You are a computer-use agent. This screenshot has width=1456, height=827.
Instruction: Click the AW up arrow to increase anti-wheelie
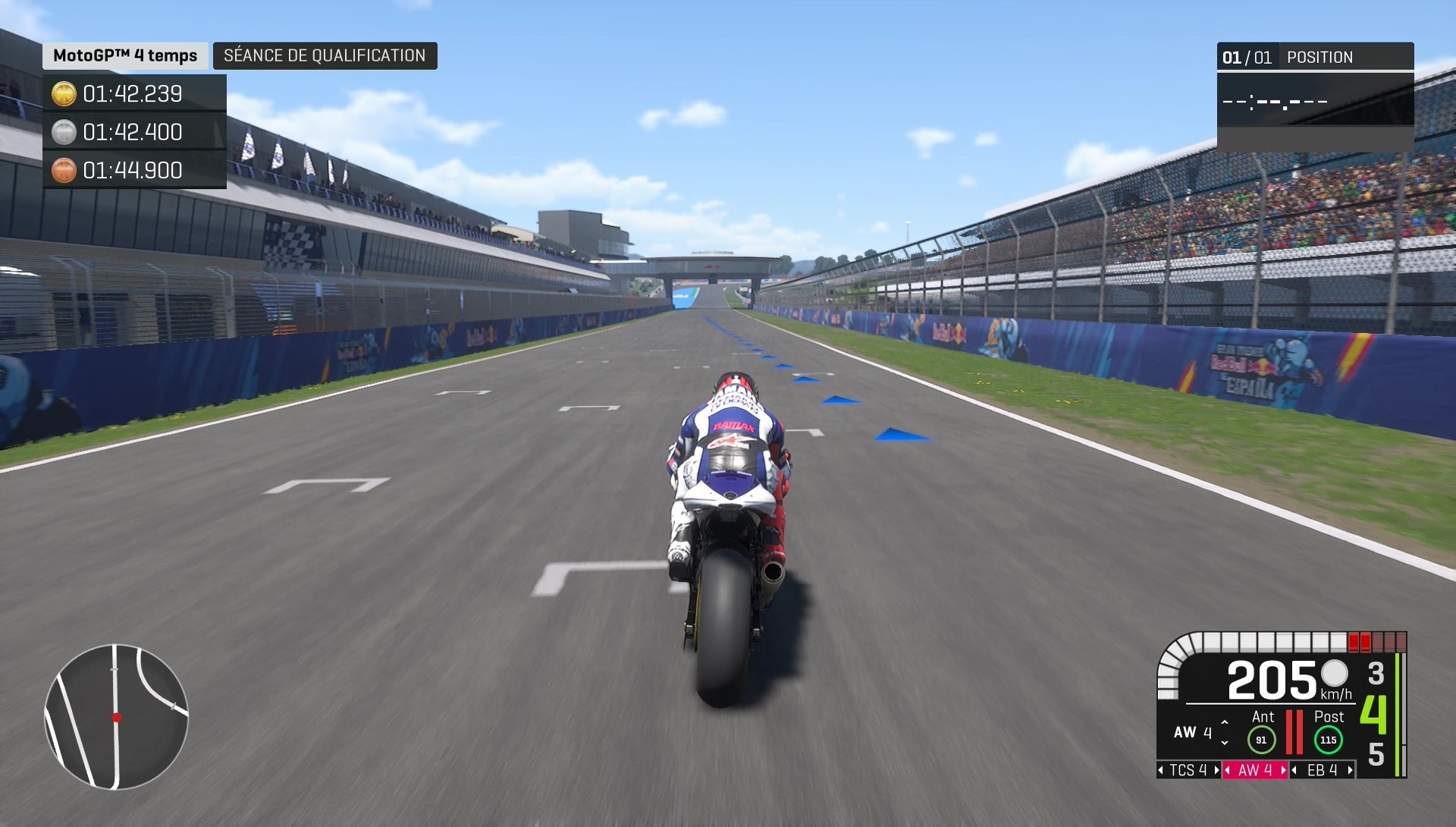[x=1225, y=722]
